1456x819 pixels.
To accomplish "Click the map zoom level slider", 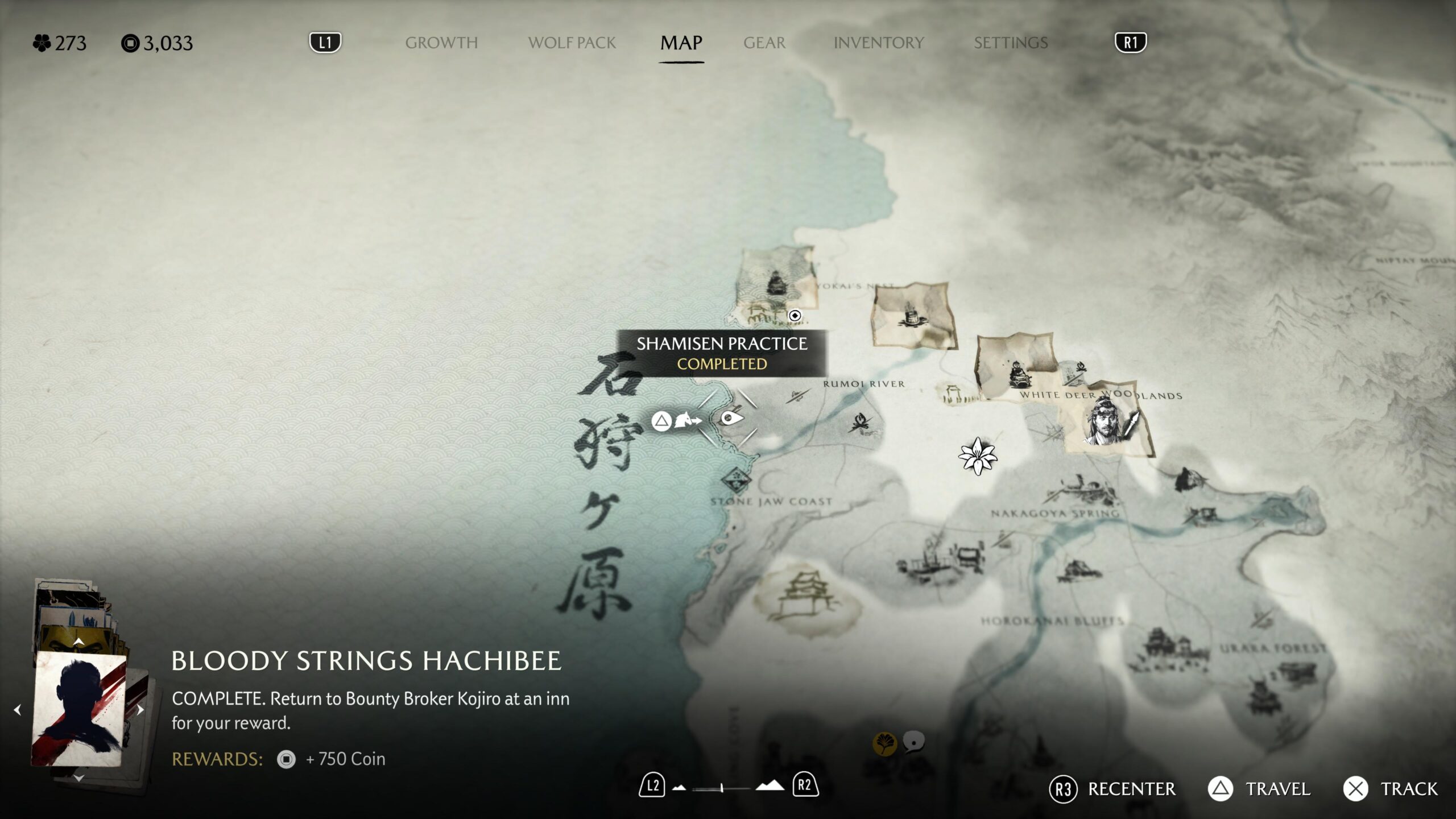I will 721,788.
